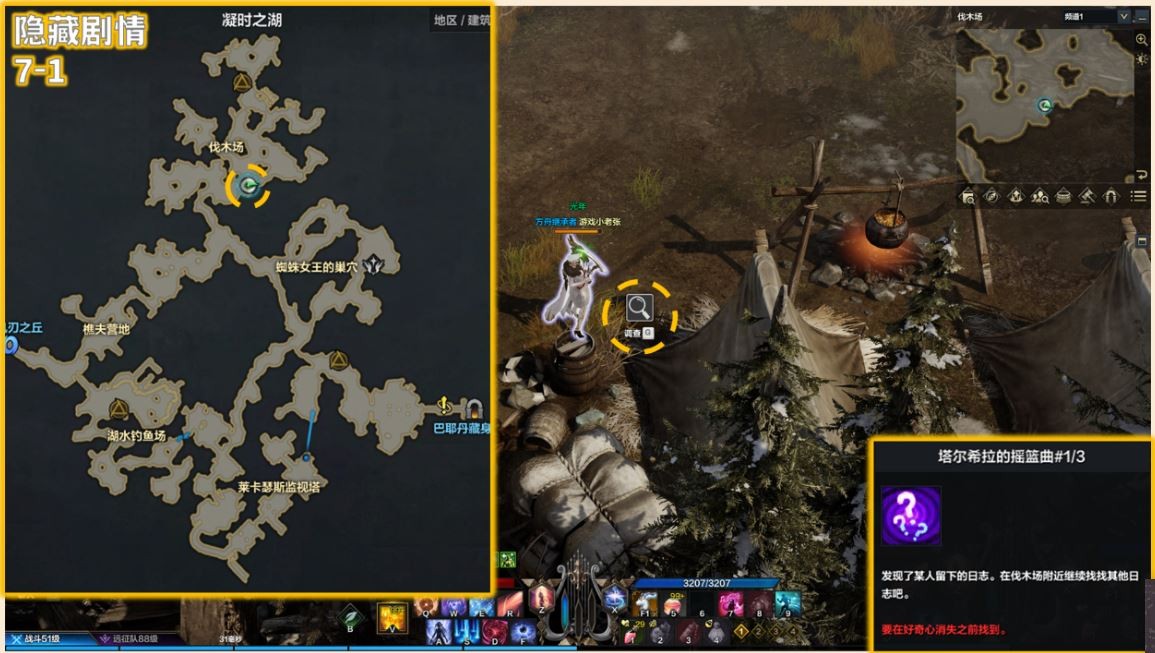Use the golden V skill icon
Viewport: 1155px width, 653px height.
(391, 616)
